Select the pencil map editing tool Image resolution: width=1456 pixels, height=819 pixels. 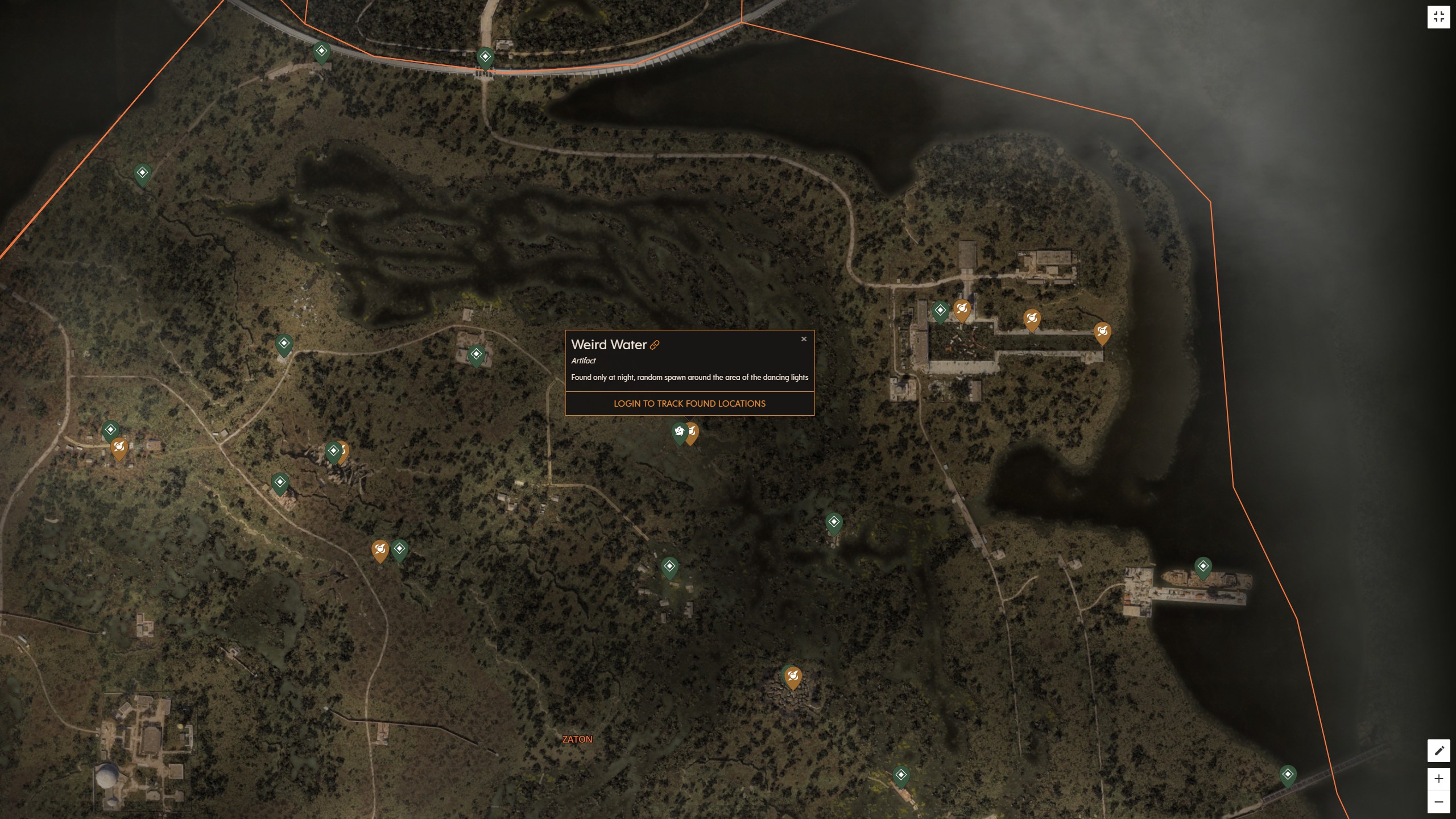1440,750
